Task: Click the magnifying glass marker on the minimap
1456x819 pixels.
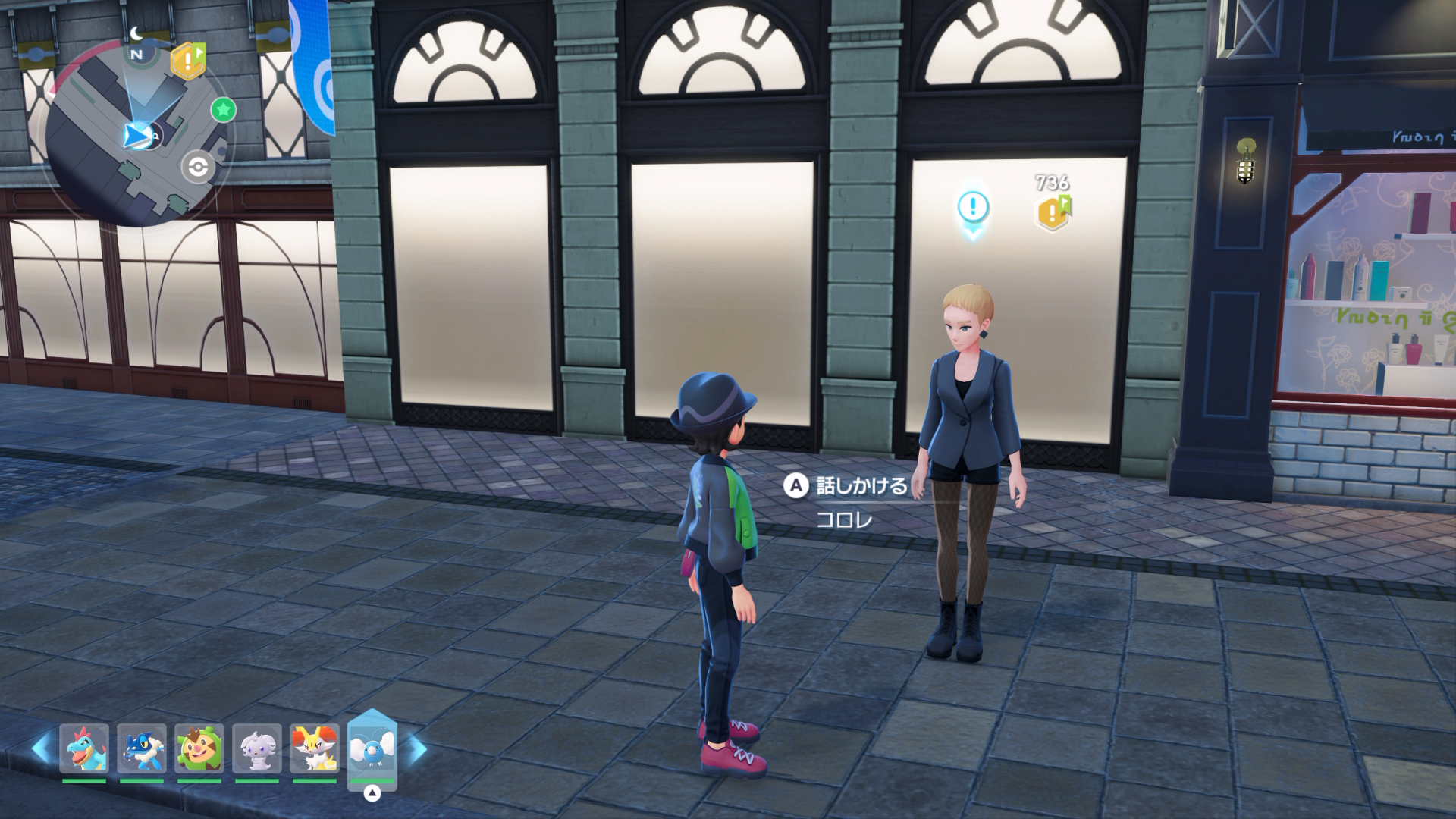Action: click(x=155, y=137)
